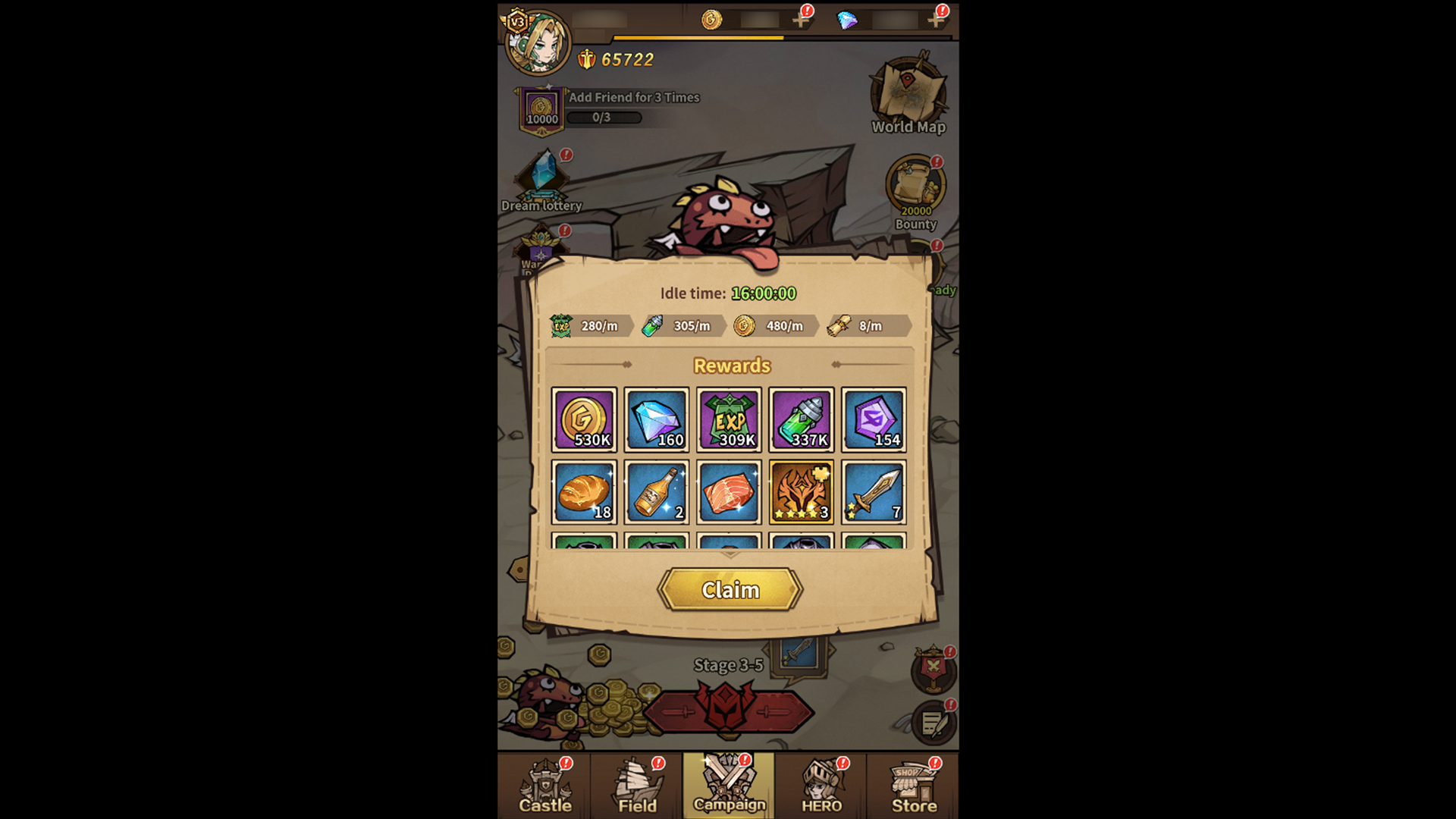Switch to the HERO tab

[821, 786]
